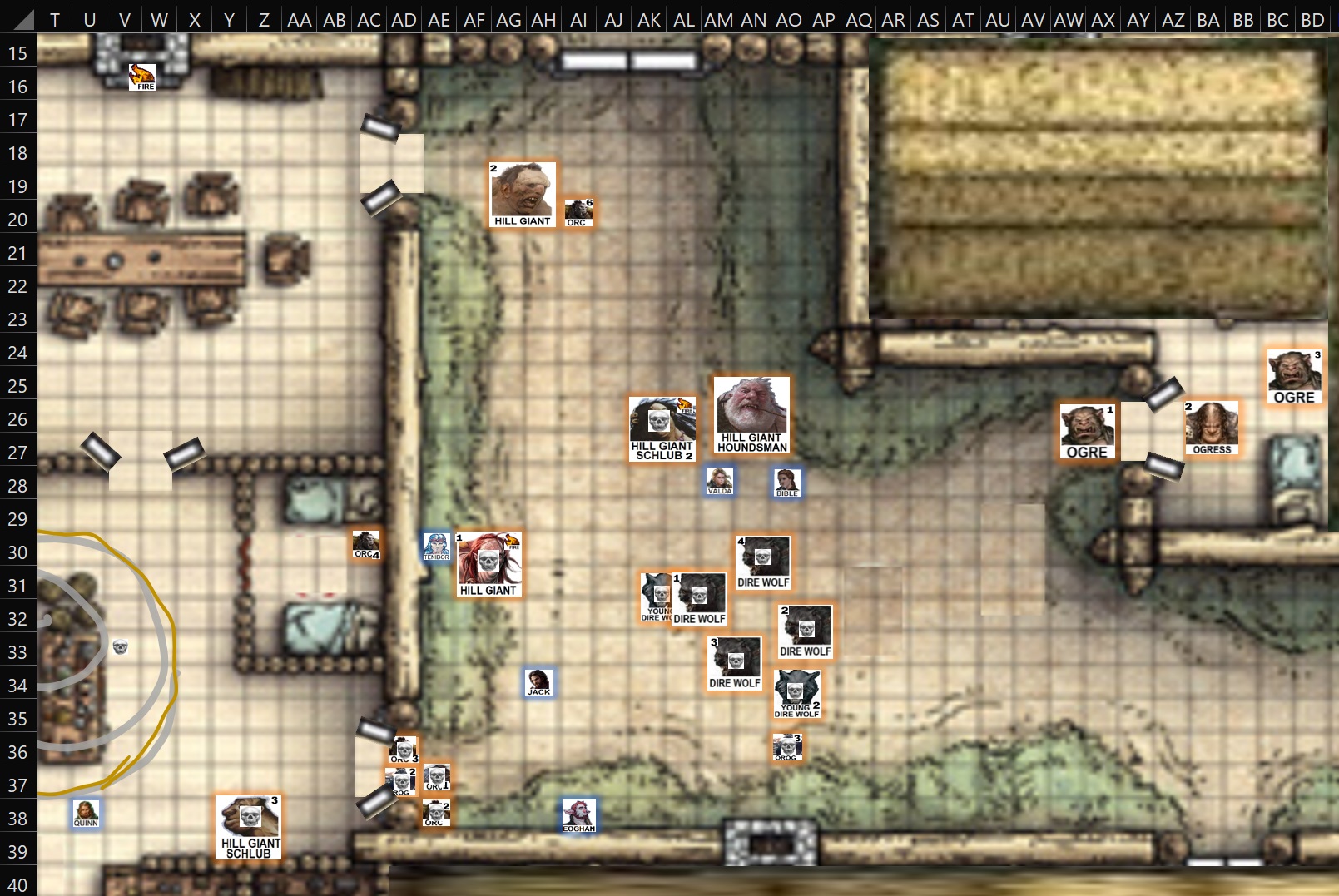Click Jack's player token
The width and height of the screenshot is (1339, 896).
(x=538, y=682)
